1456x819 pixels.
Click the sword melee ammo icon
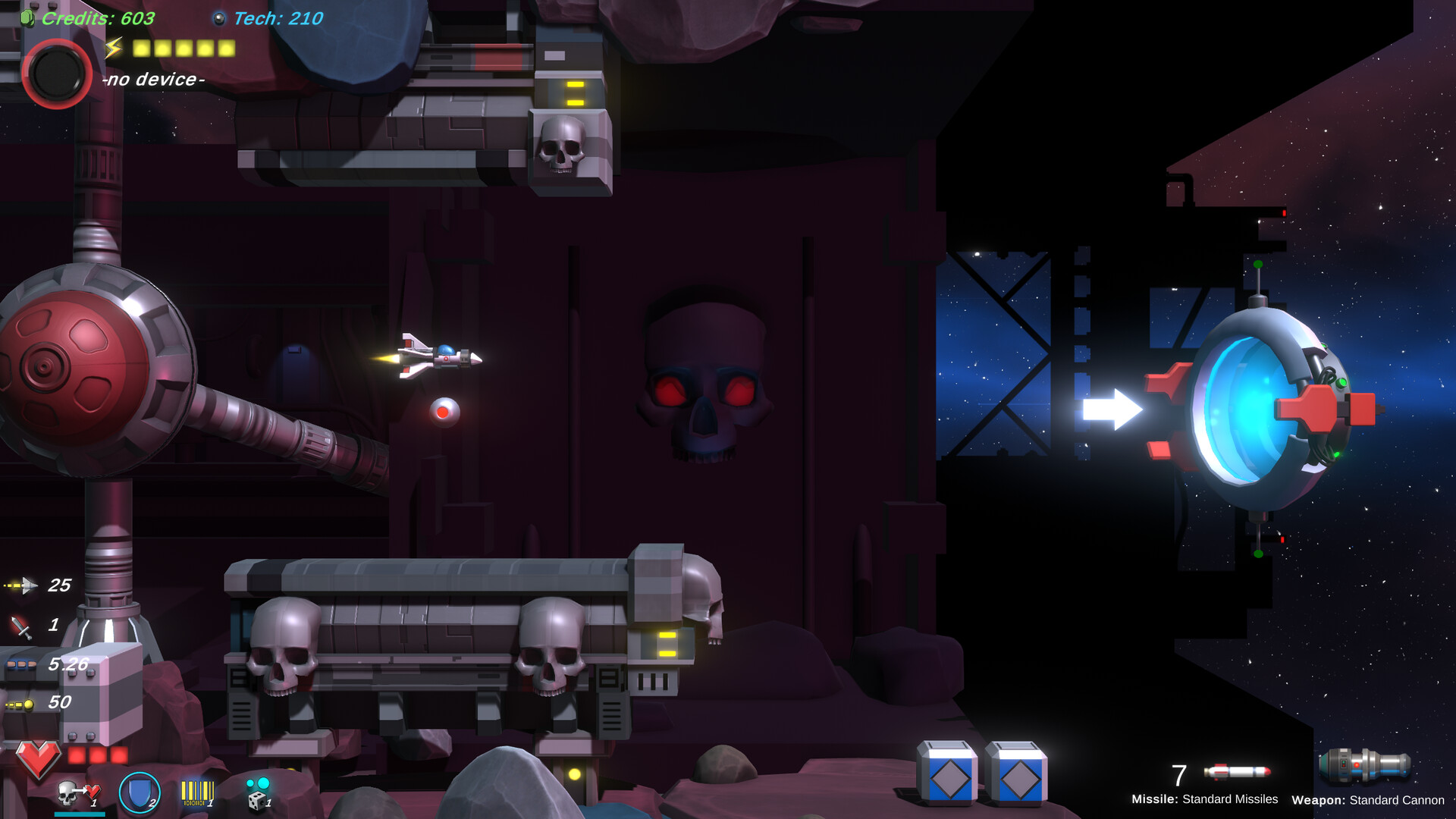pyautogui.click(x=23, y=626)
